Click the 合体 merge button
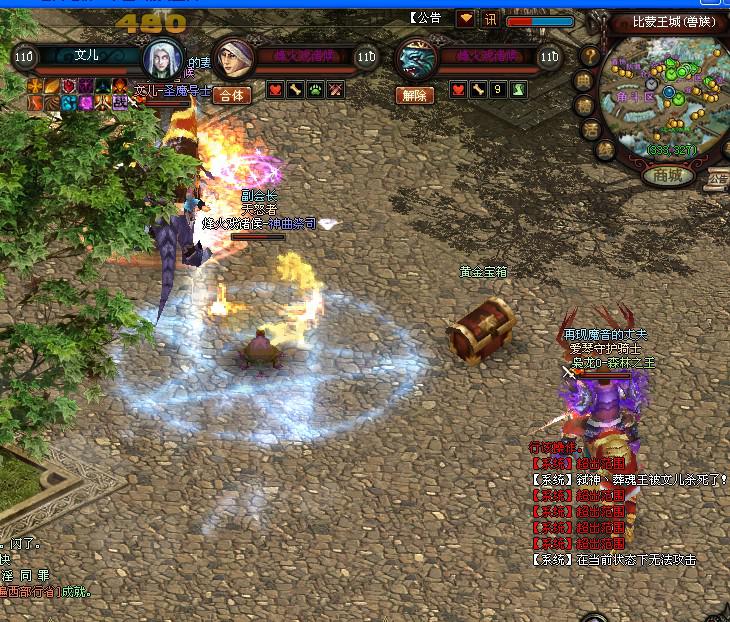Viewport: 730px width, 622px height. (232, 95)
